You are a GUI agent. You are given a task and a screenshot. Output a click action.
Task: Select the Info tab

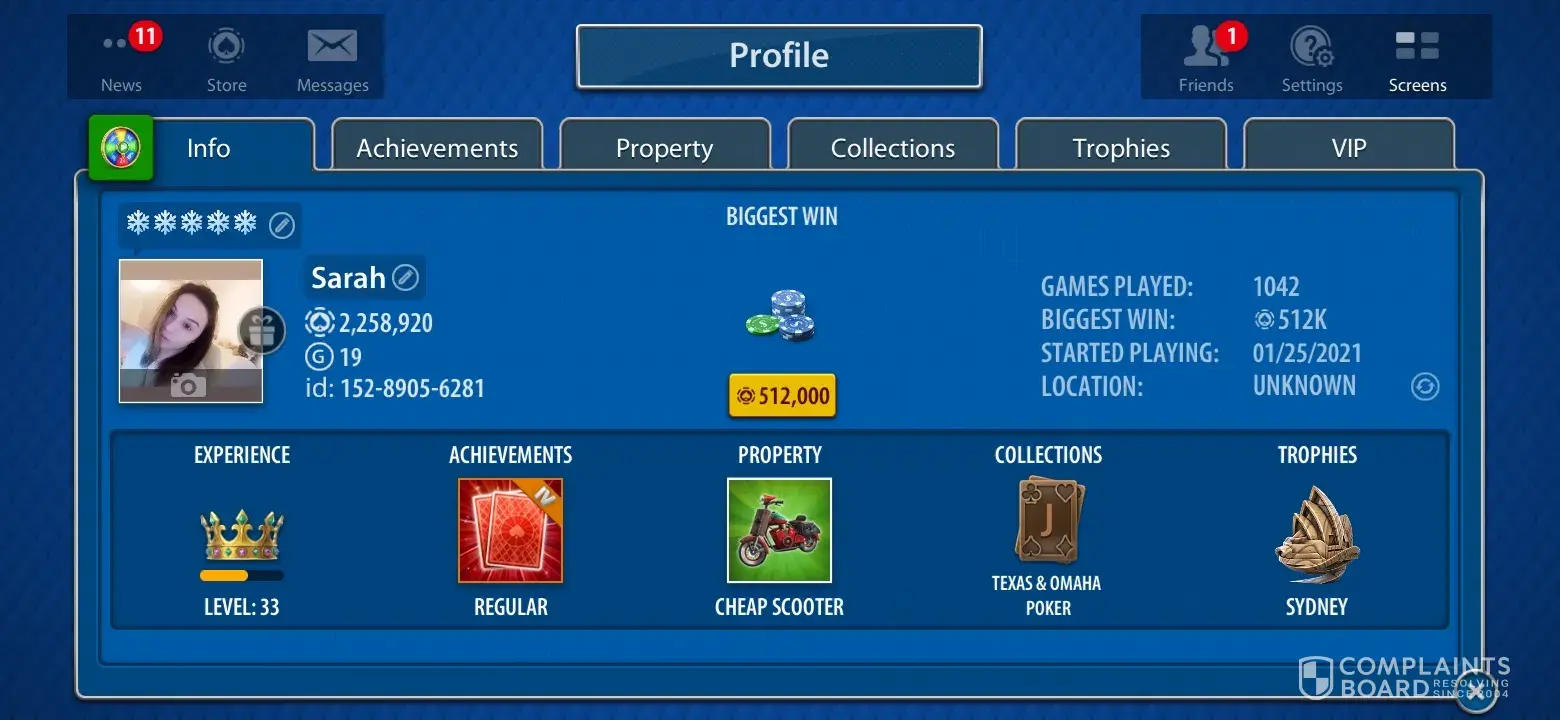tap(208, 148)
